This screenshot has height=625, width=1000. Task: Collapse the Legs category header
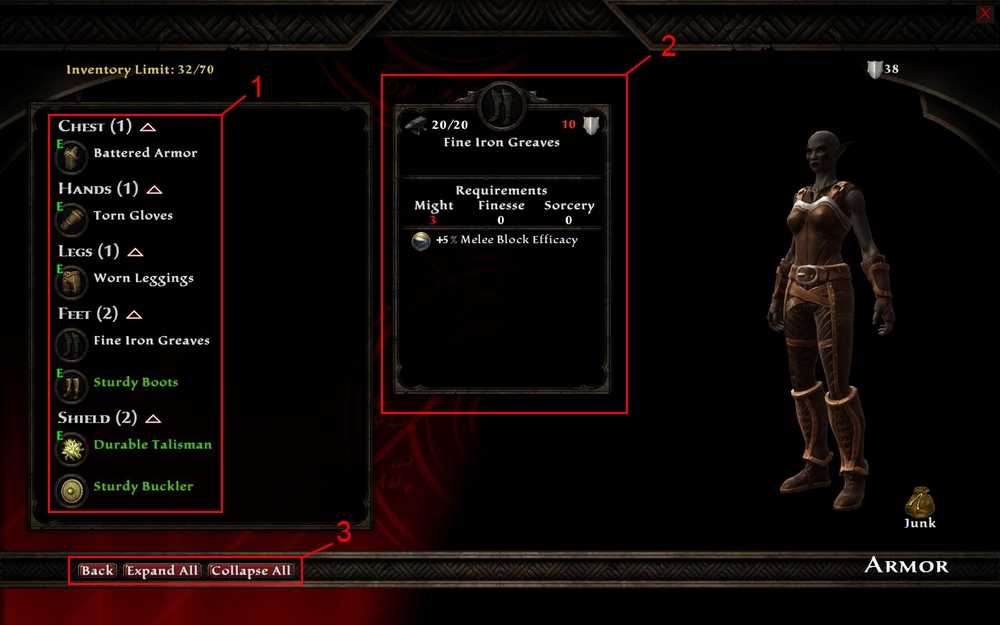coord(136,252)
